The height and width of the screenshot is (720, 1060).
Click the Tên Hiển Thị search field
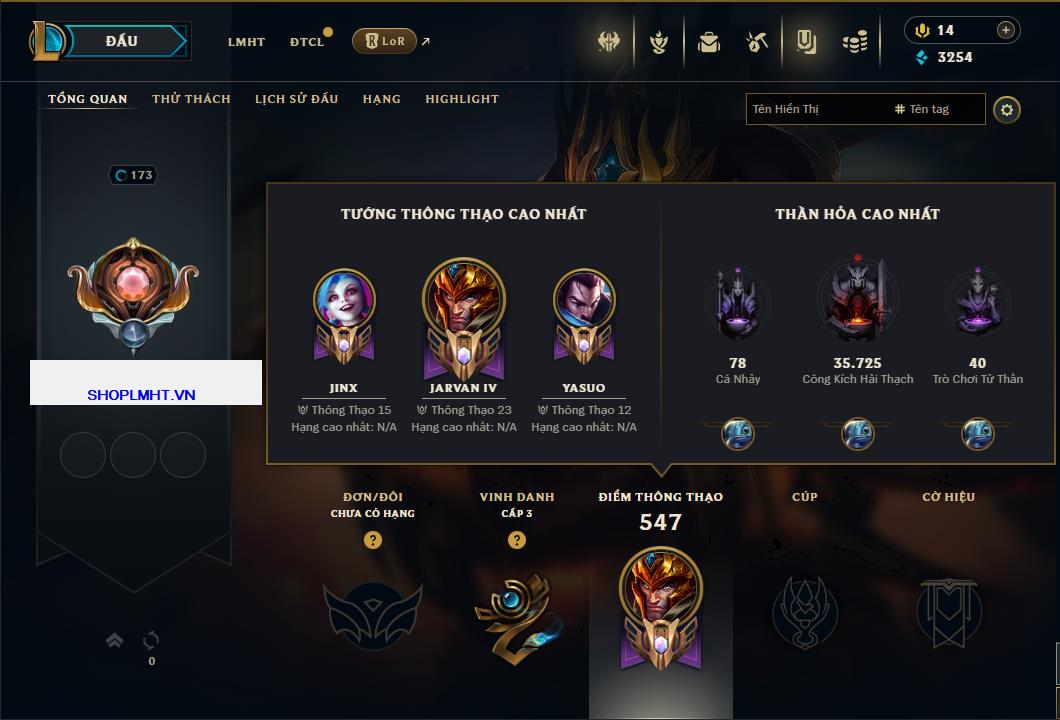(x=815, y=109)
